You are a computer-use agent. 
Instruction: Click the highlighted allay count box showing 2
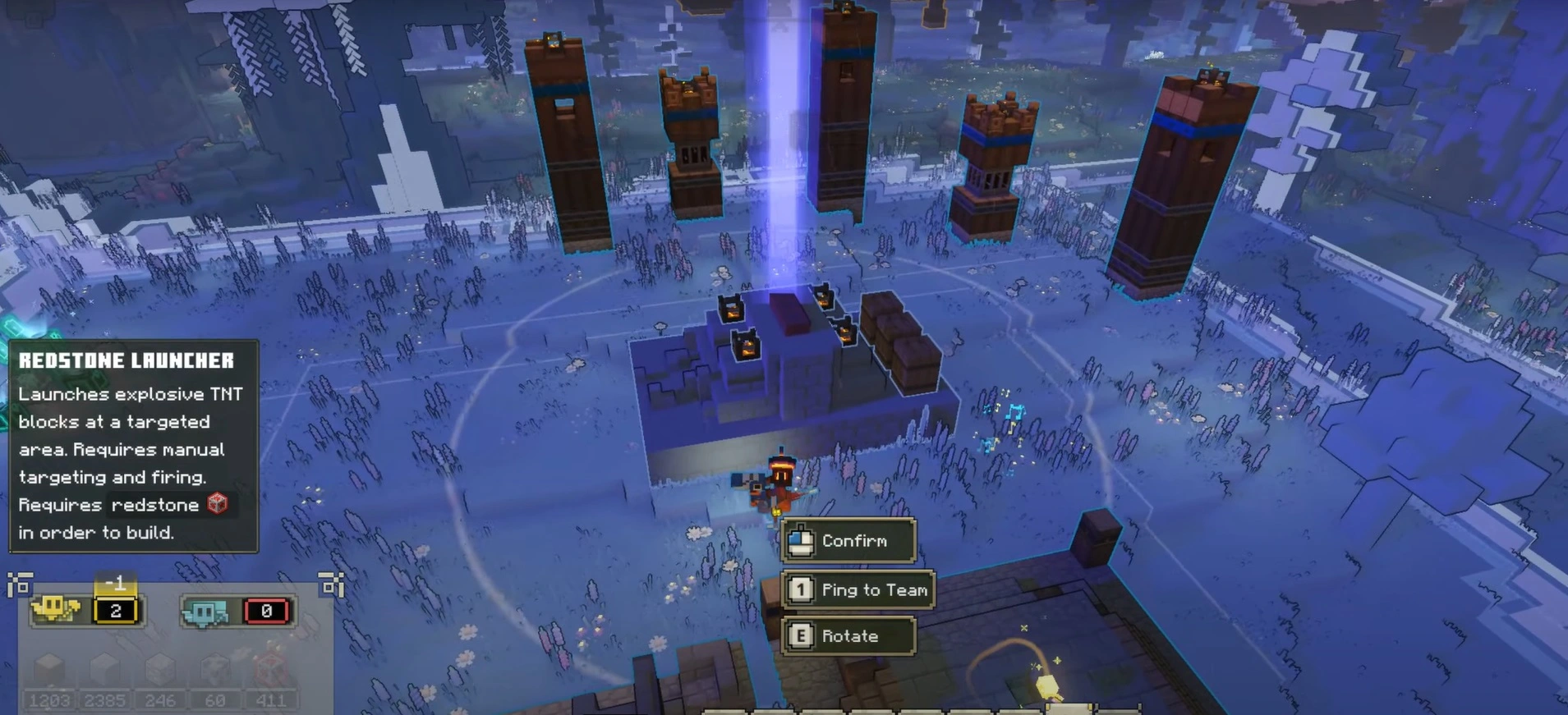coord(115,611)
